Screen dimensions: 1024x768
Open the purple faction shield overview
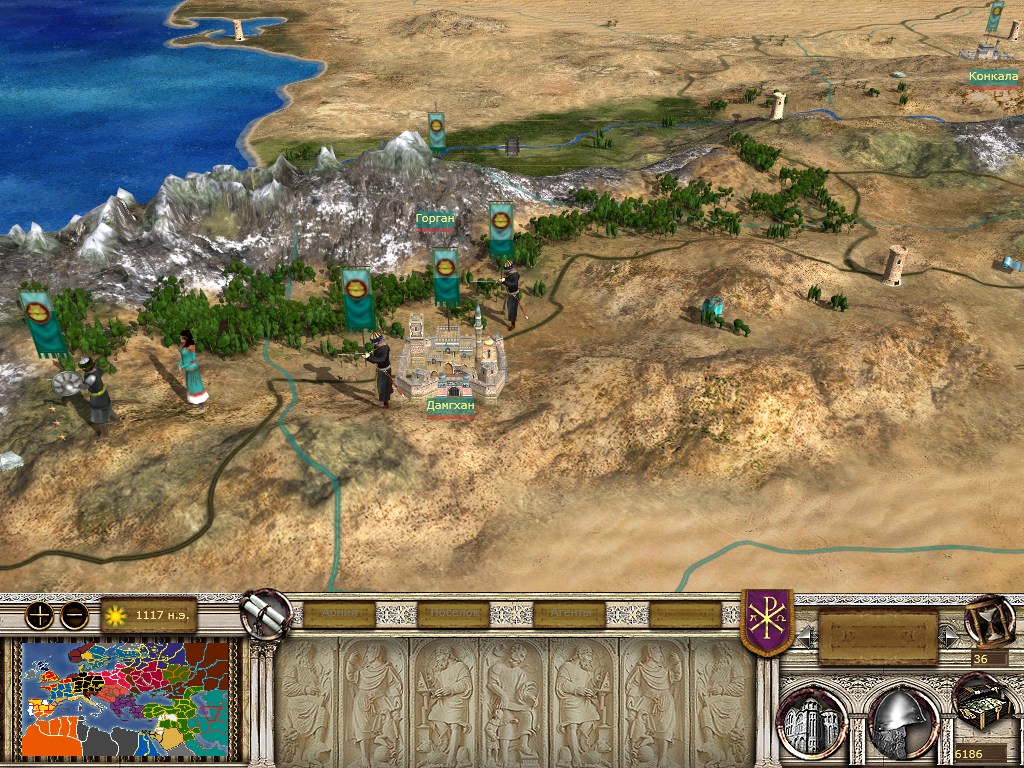coord(766,622)
